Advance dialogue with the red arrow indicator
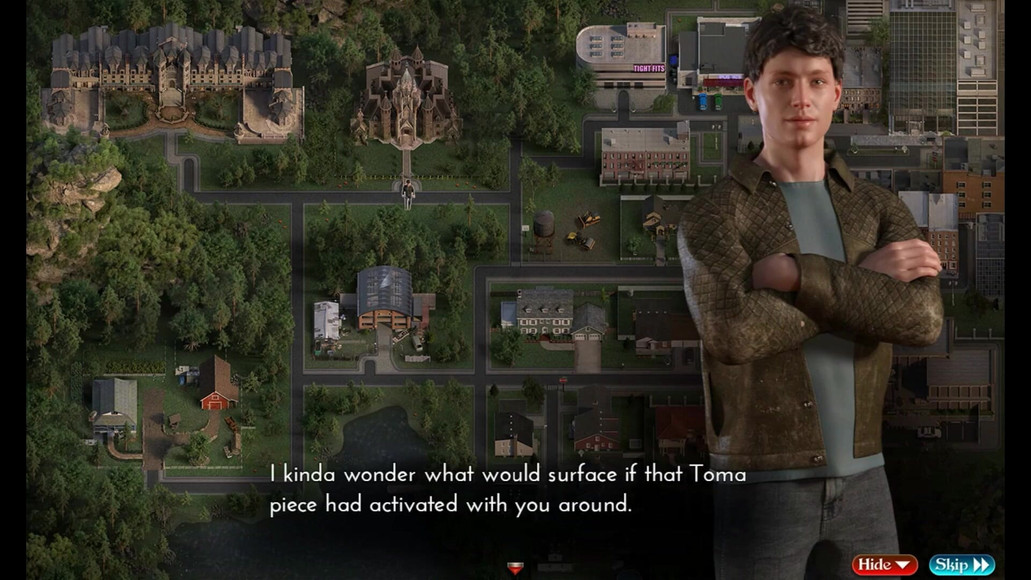This screenshot has width=1031, height=580. [515, 568]
